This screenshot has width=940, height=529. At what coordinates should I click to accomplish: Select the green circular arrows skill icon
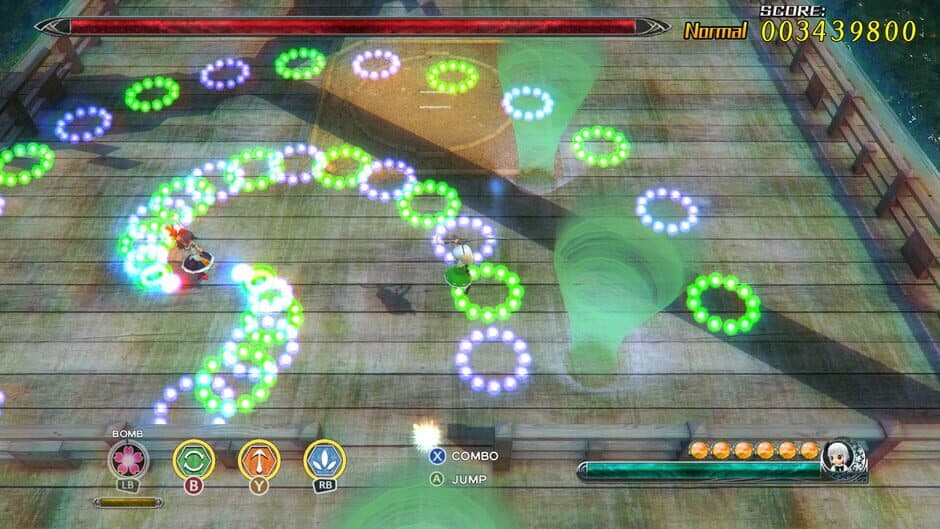193,459
